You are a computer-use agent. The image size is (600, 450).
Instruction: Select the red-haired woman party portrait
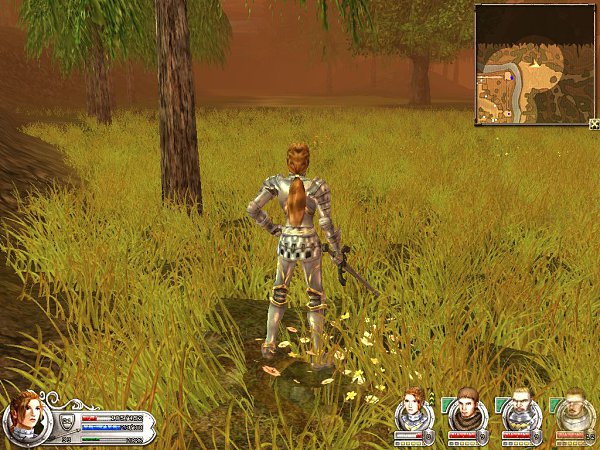tap(412, 410)
